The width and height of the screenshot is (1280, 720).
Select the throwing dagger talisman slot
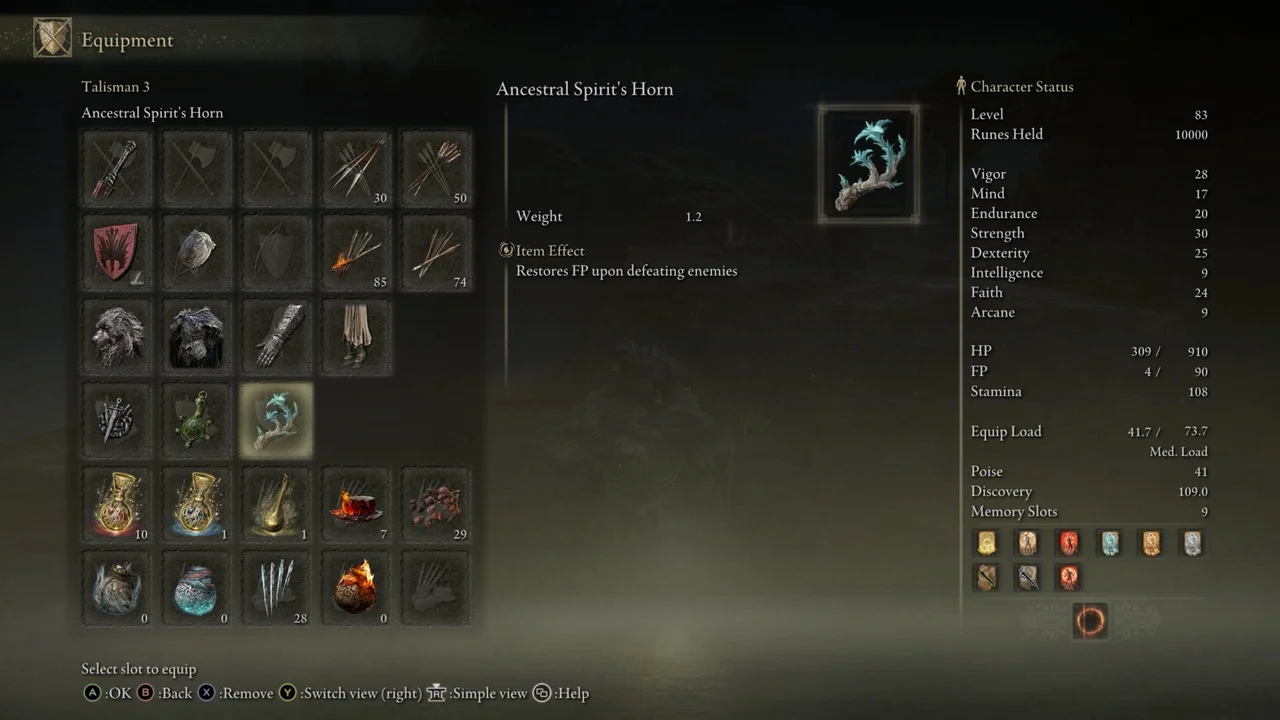115,420
